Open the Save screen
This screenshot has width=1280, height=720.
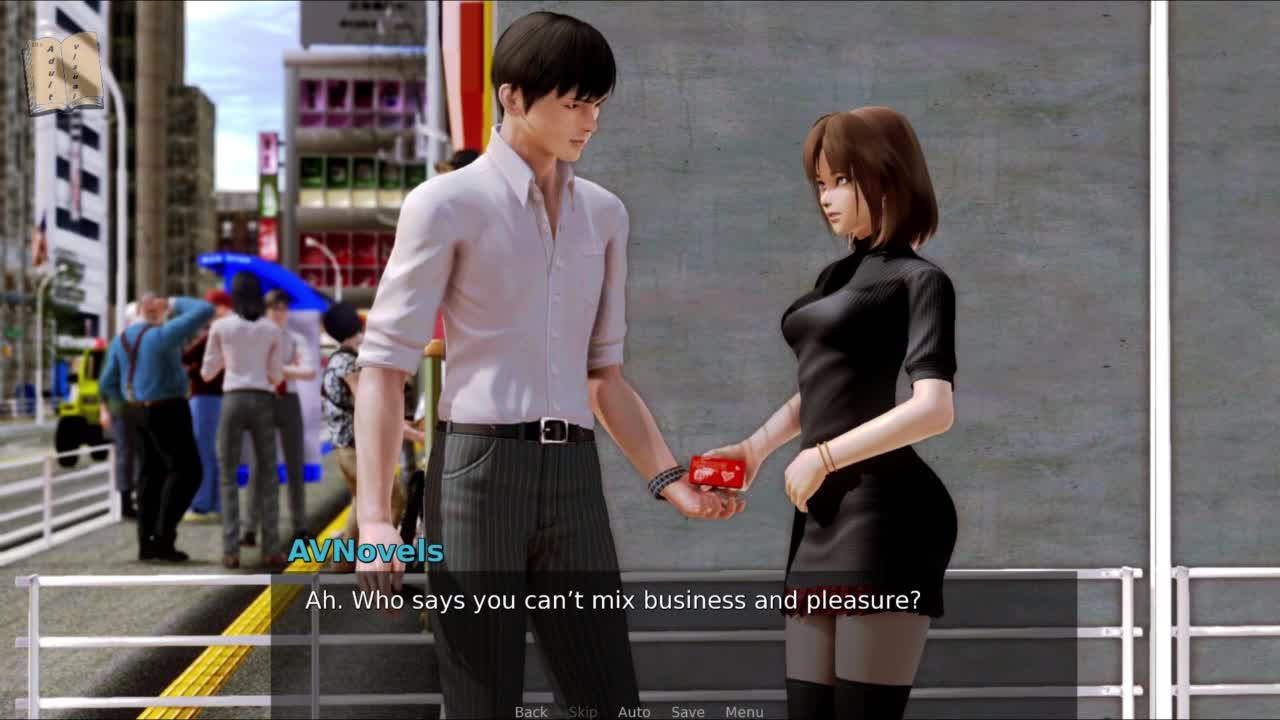(x=688, y=711)
